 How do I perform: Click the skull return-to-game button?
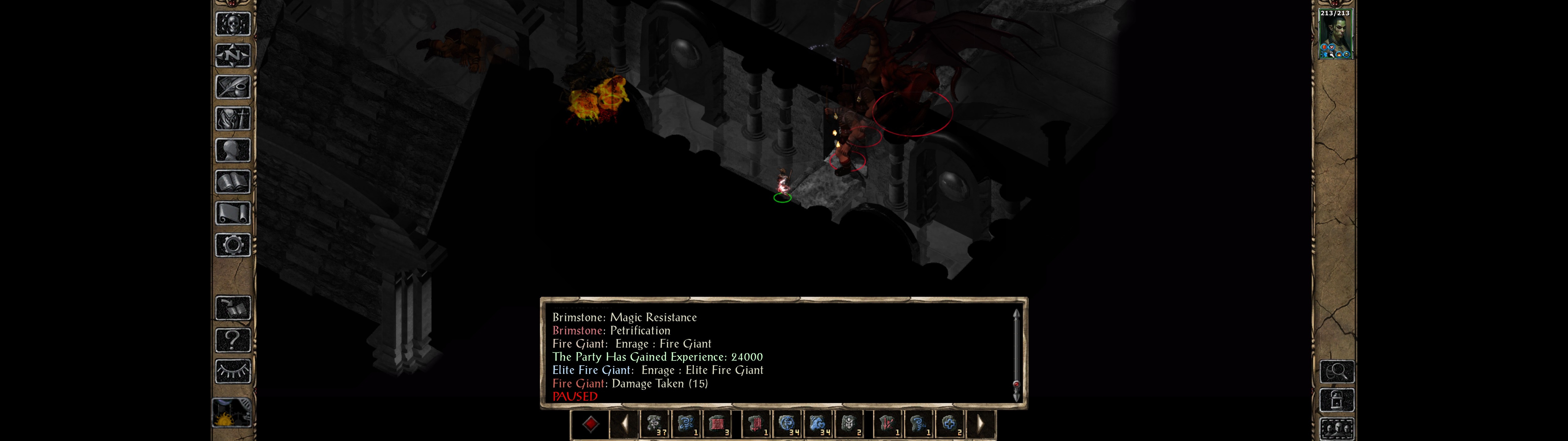tap(232, 24)
